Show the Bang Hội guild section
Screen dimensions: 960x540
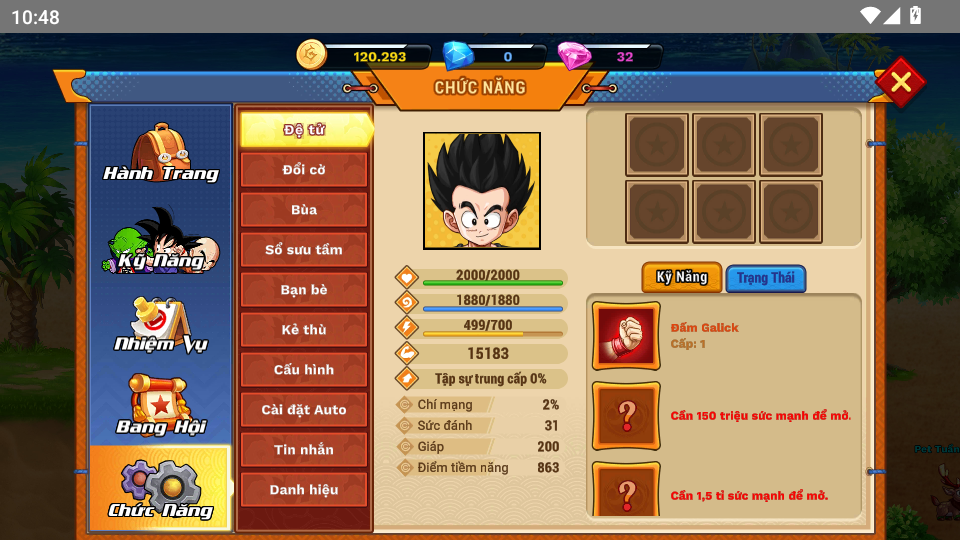160,406
